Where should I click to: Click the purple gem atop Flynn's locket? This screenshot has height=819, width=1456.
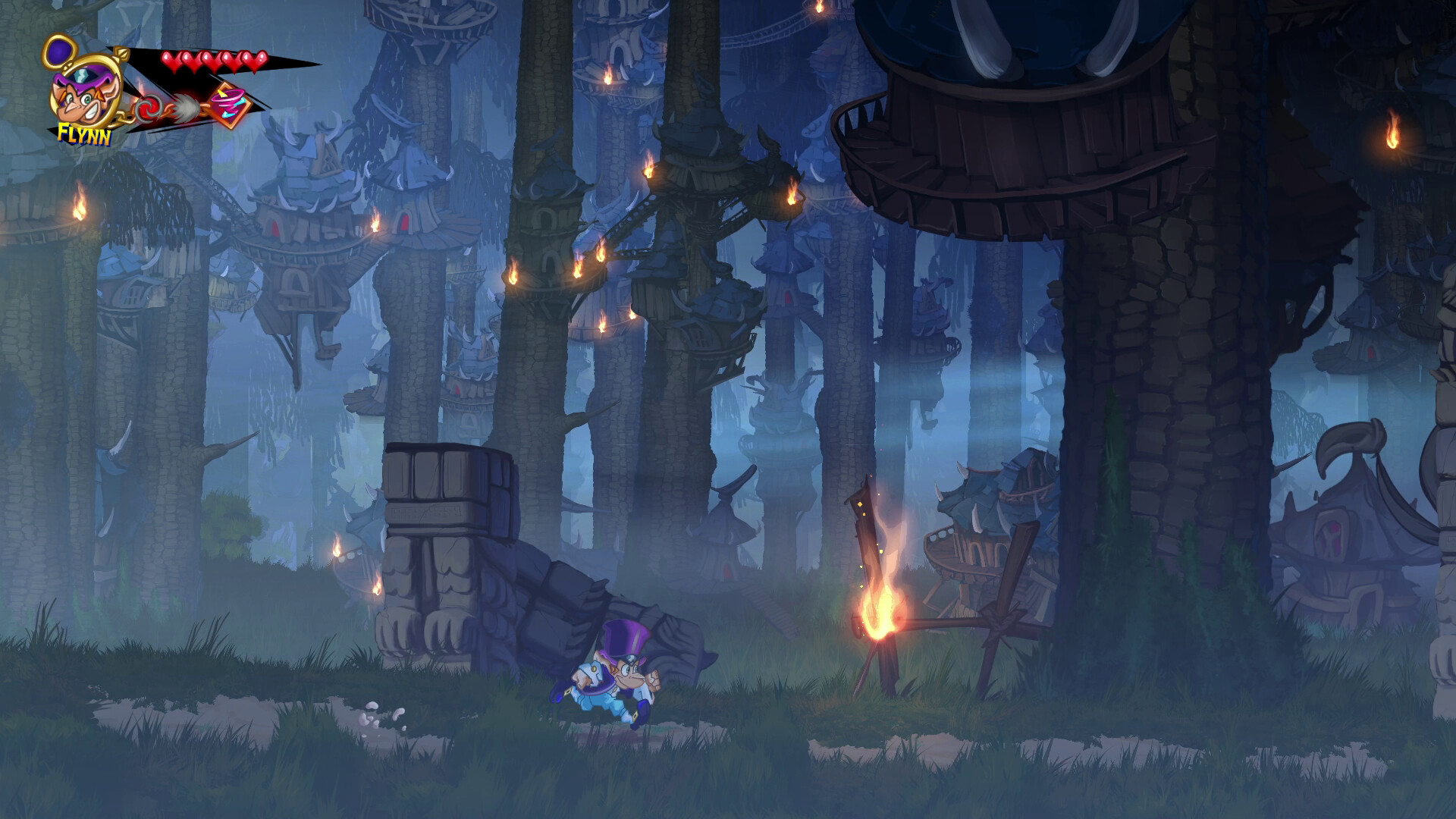58,53
